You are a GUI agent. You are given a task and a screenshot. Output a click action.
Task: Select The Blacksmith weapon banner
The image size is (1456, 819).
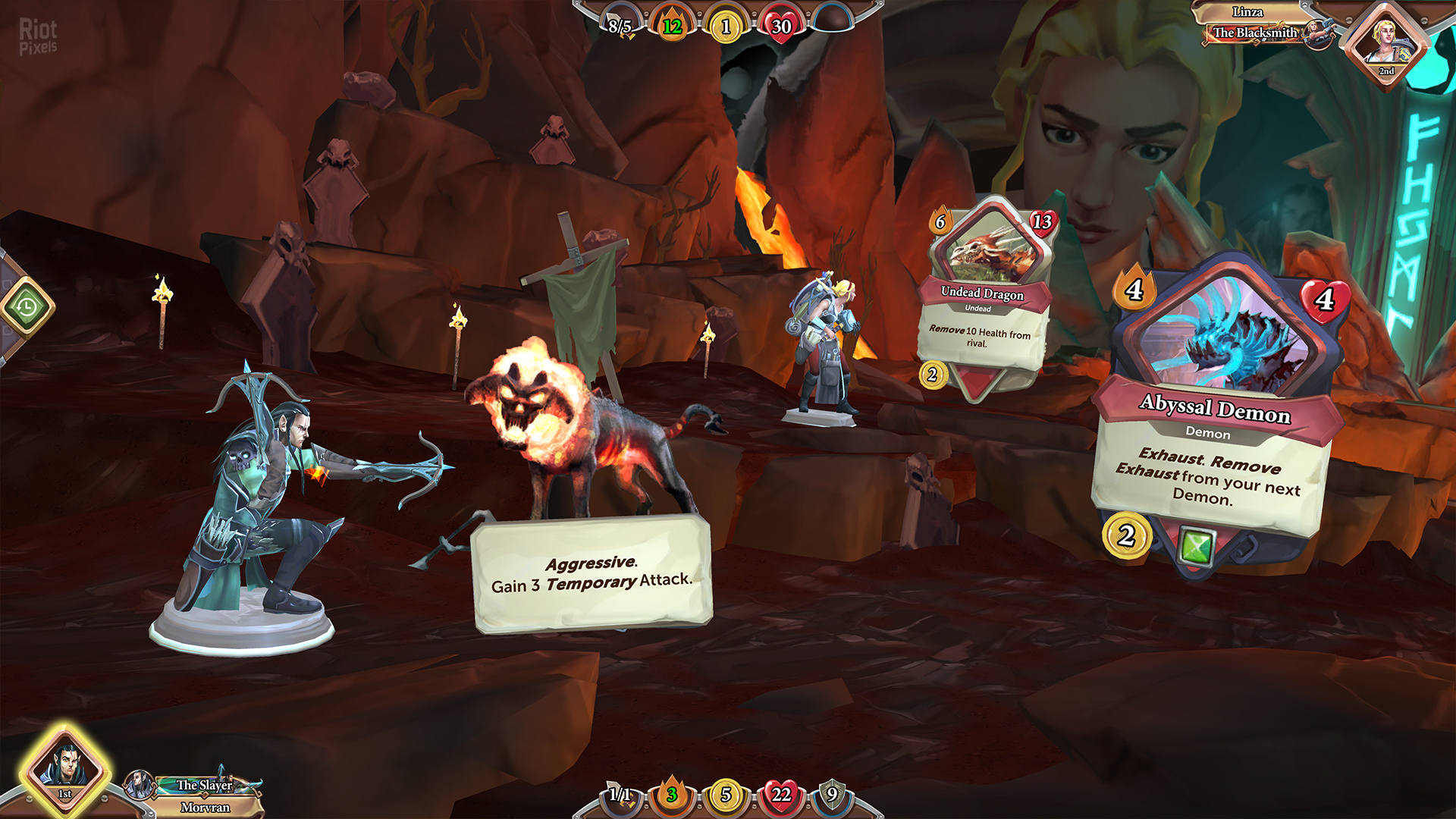(1255, 33)
